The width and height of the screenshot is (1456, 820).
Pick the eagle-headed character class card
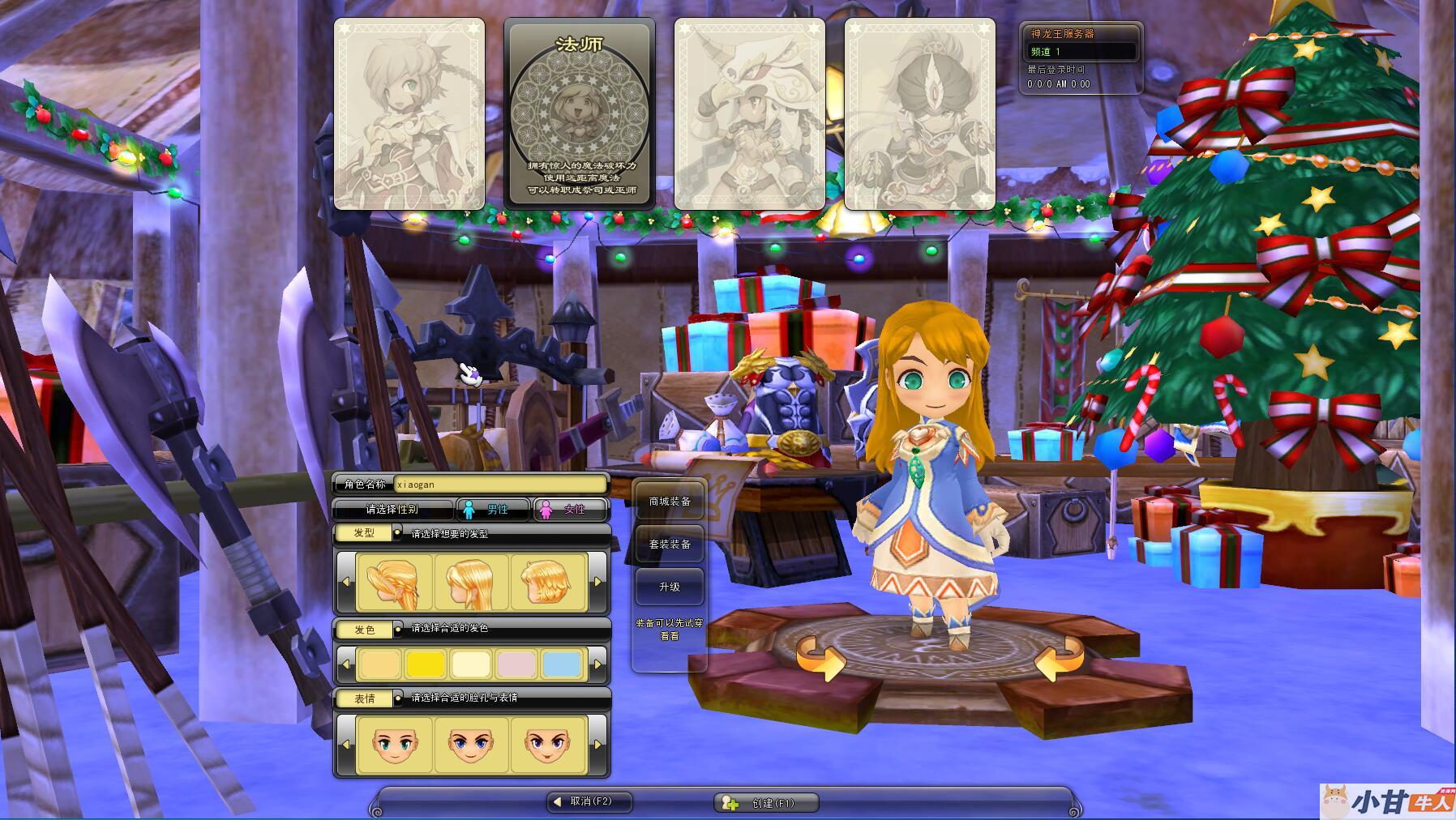(x=749, y=113)
